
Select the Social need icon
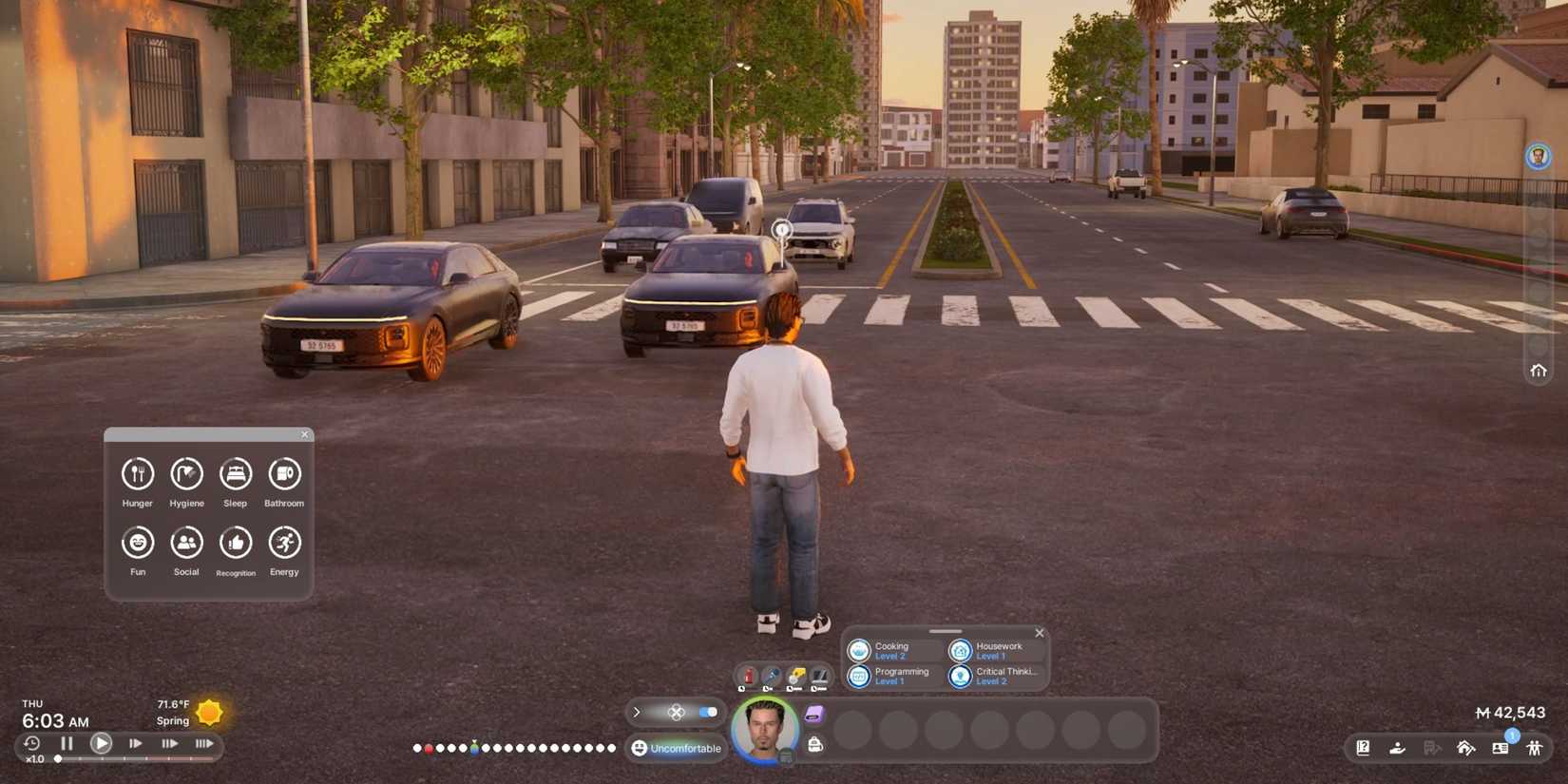[186, 543]
